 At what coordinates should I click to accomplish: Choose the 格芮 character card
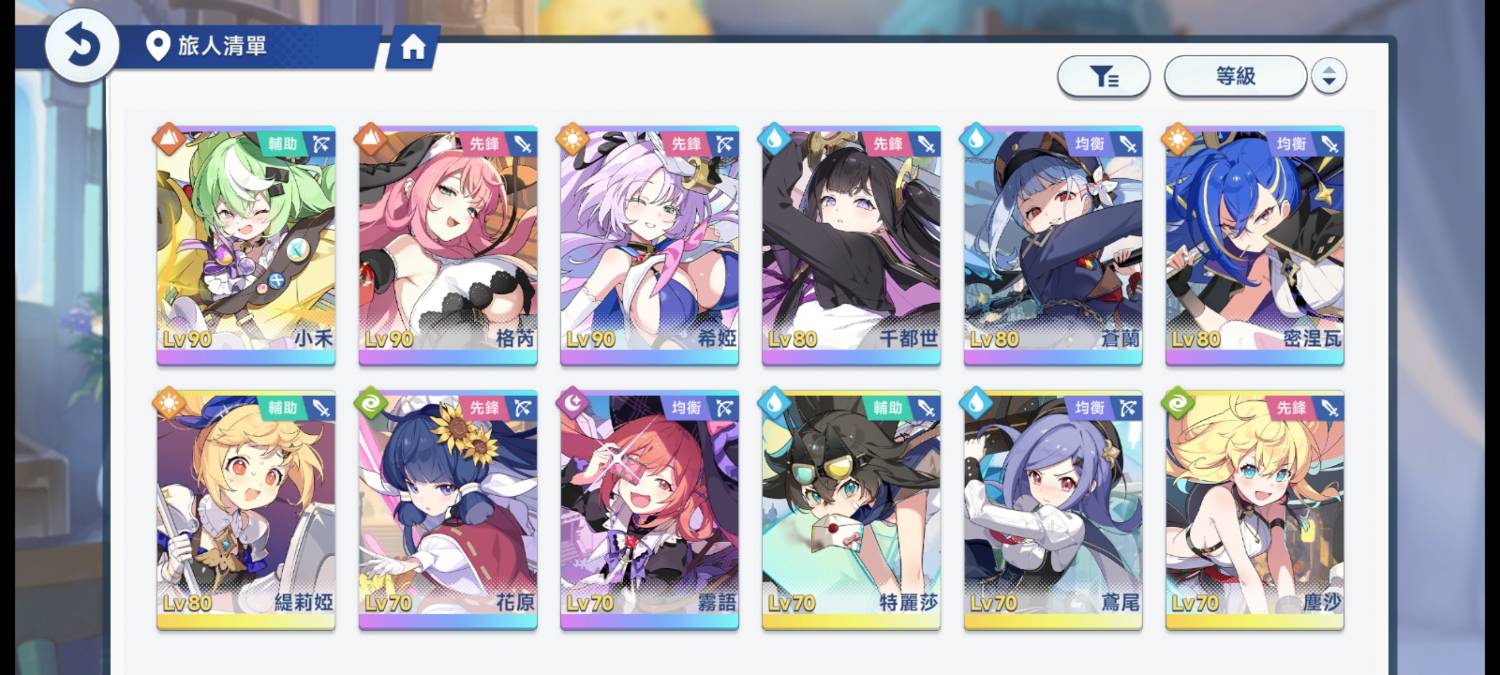point(448,244)
